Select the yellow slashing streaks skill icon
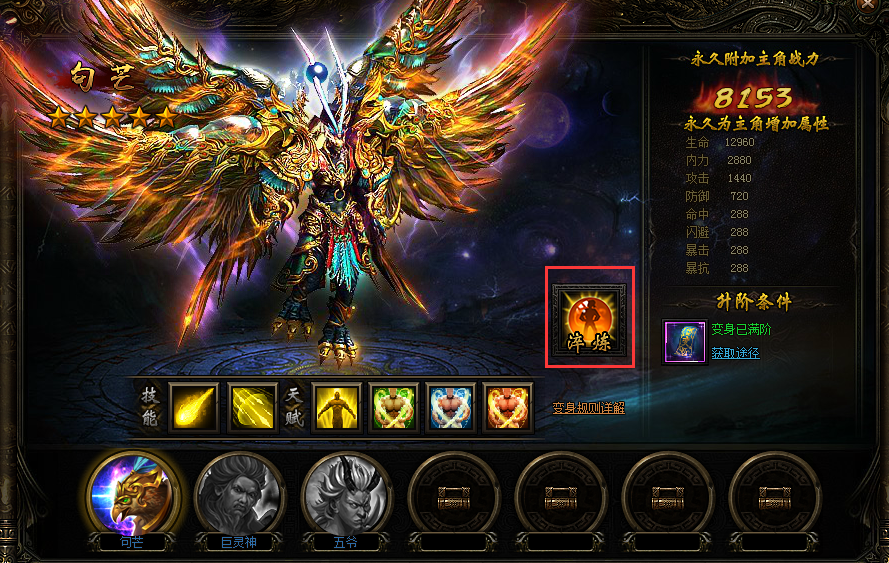 pos(252,406)
